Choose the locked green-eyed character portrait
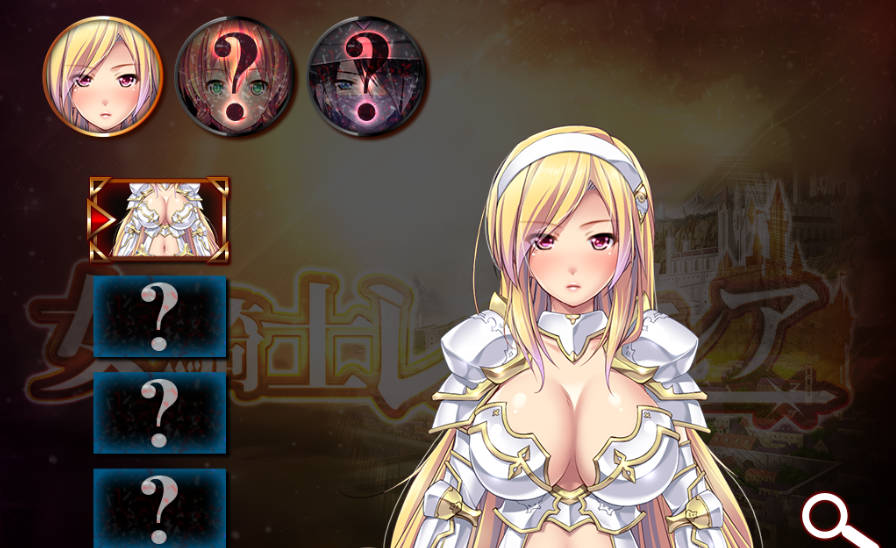Image resolution: width=896 pixels, height=548 pixels. (234, 77)
